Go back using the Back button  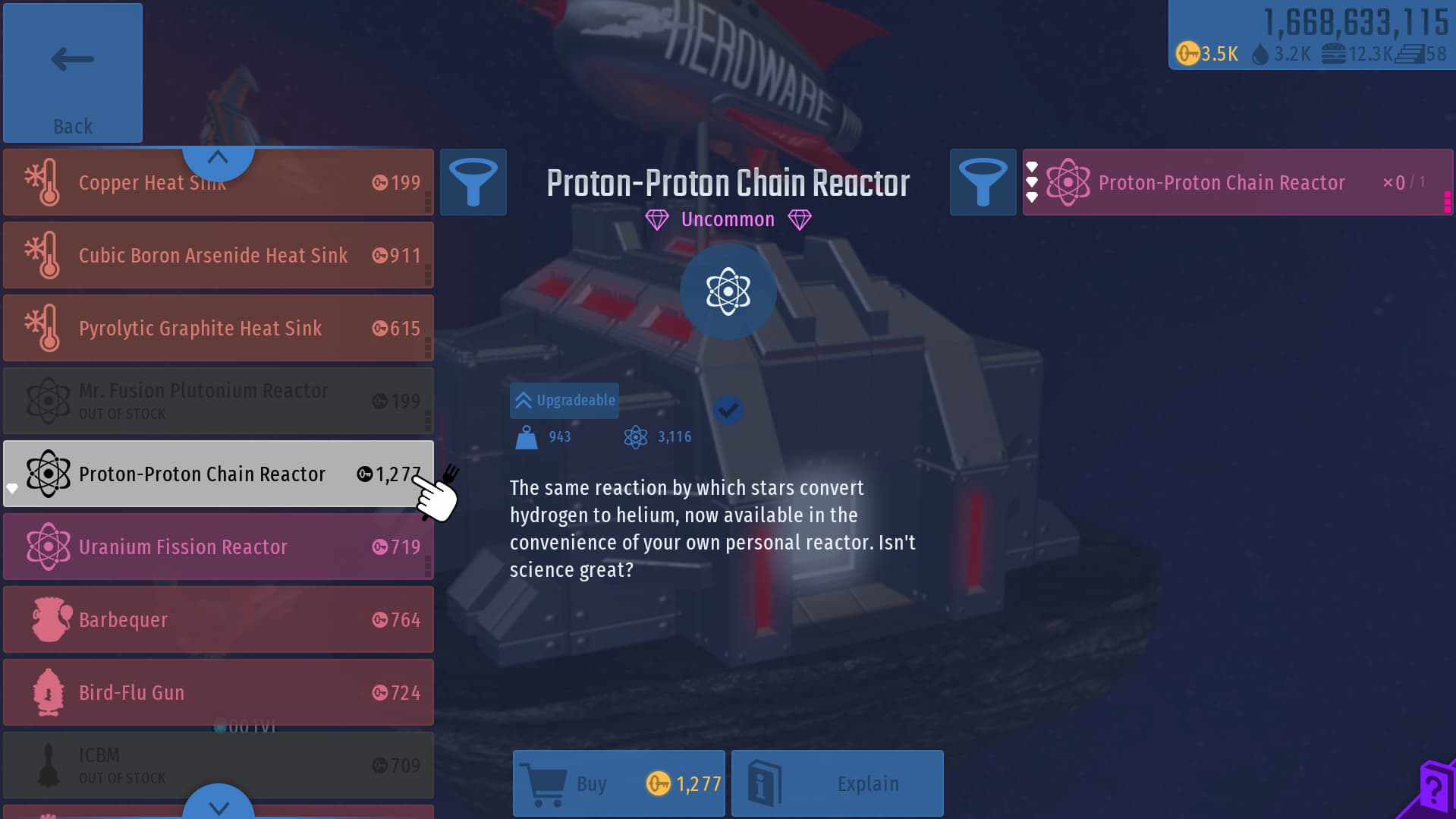coord(72,73)
